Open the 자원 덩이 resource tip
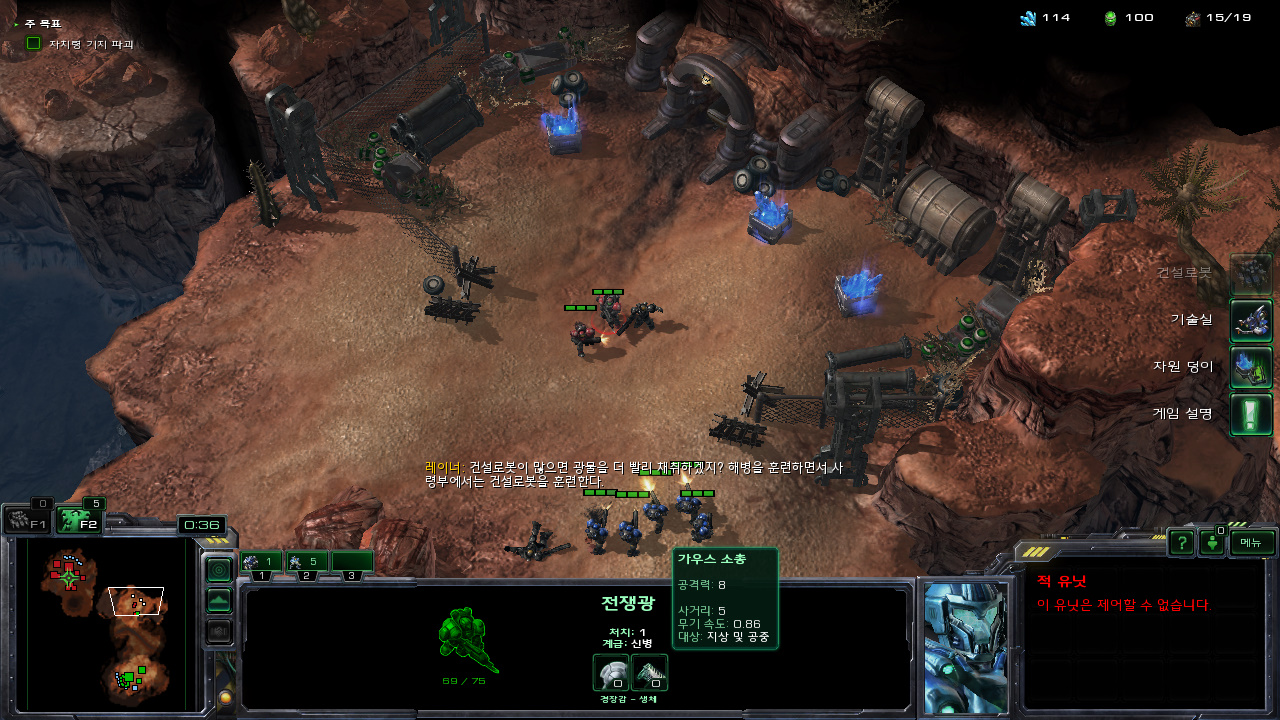 point(1251,367)
